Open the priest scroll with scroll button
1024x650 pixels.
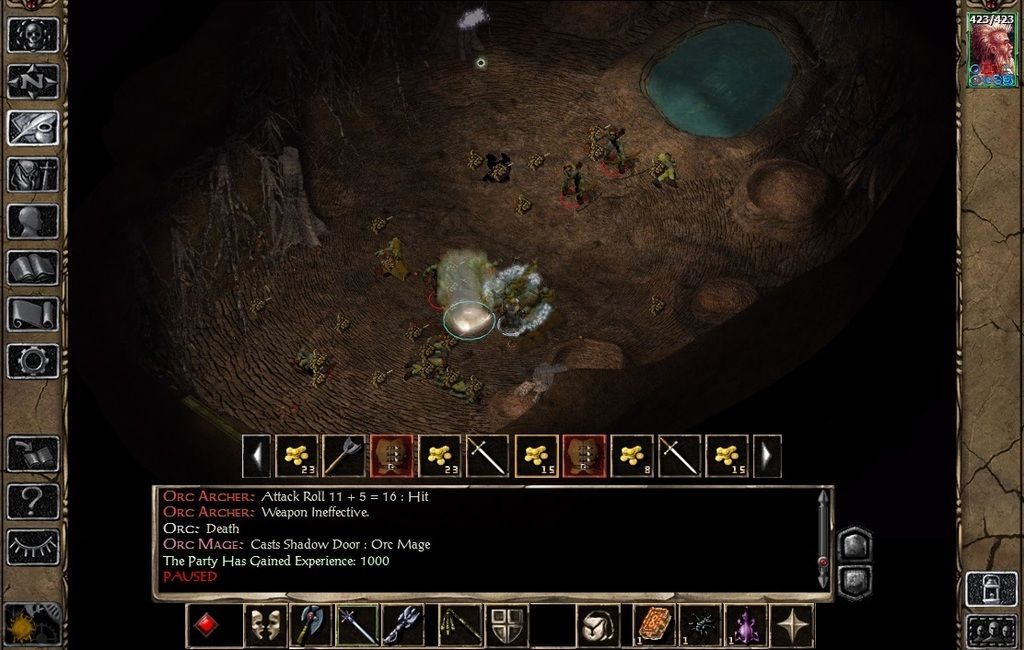coord(33,314)
